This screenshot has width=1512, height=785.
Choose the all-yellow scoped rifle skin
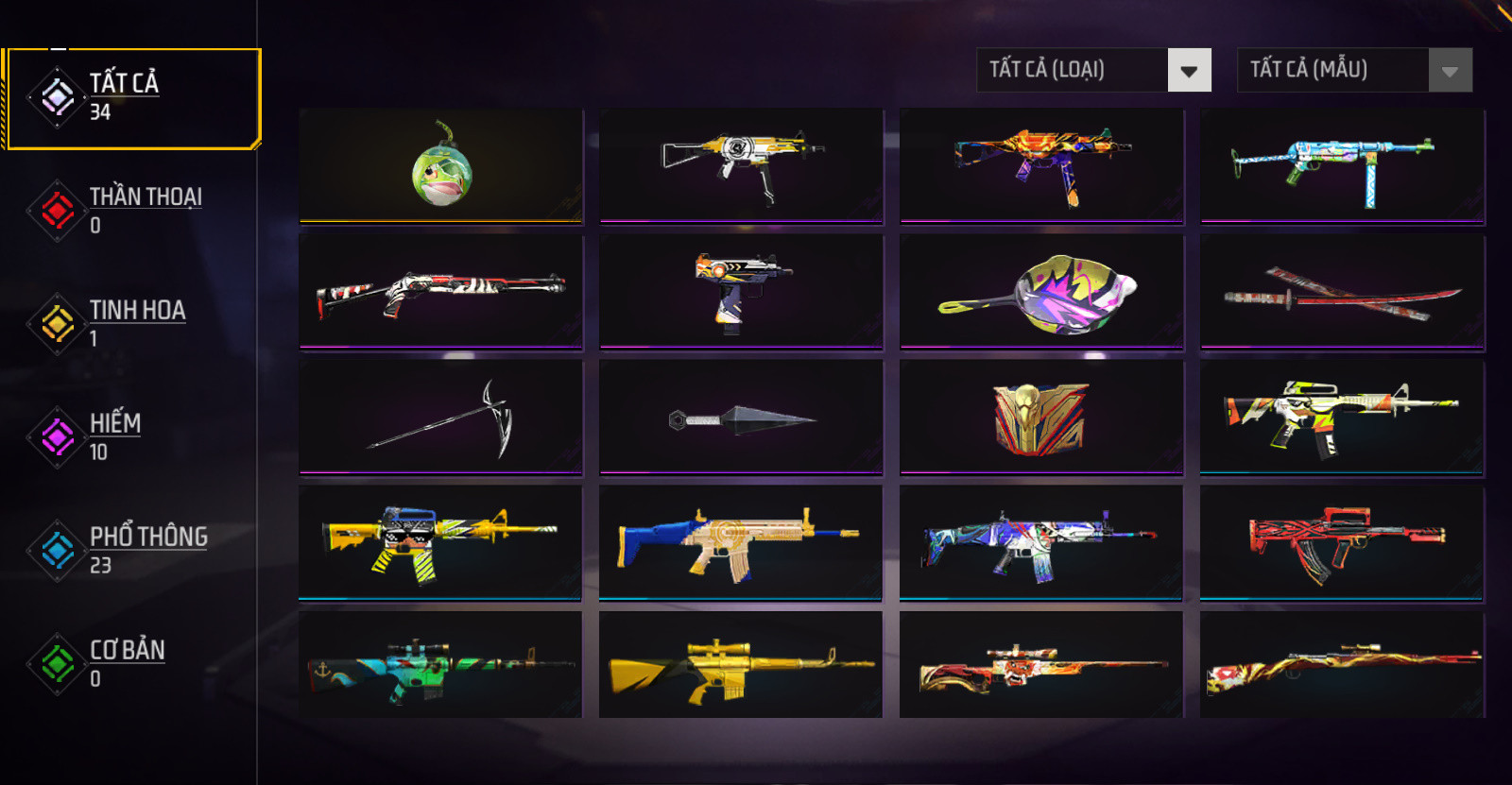(741, 665)
